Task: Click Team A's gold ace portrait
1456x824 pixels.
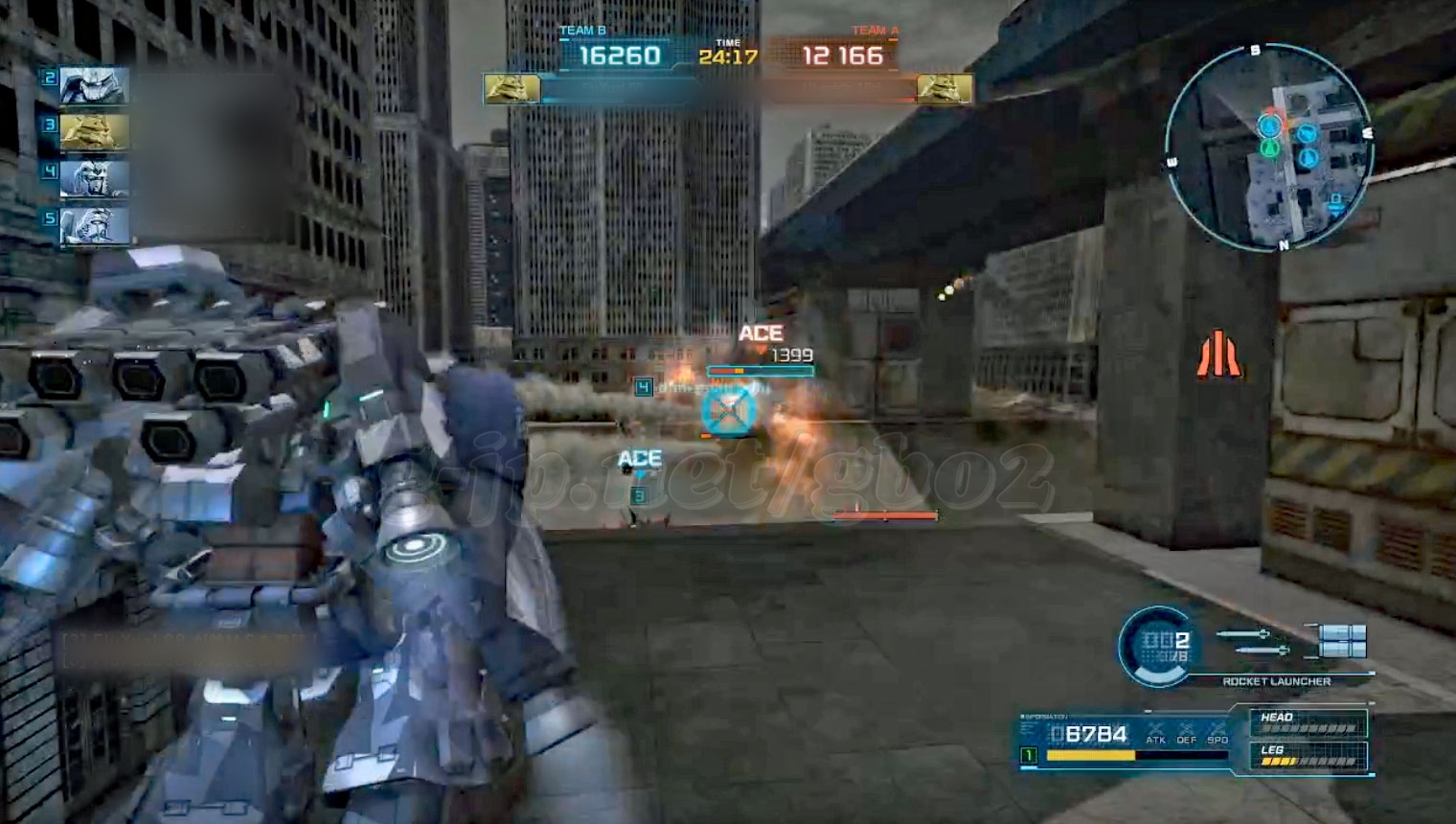Action: click(944, 89)
